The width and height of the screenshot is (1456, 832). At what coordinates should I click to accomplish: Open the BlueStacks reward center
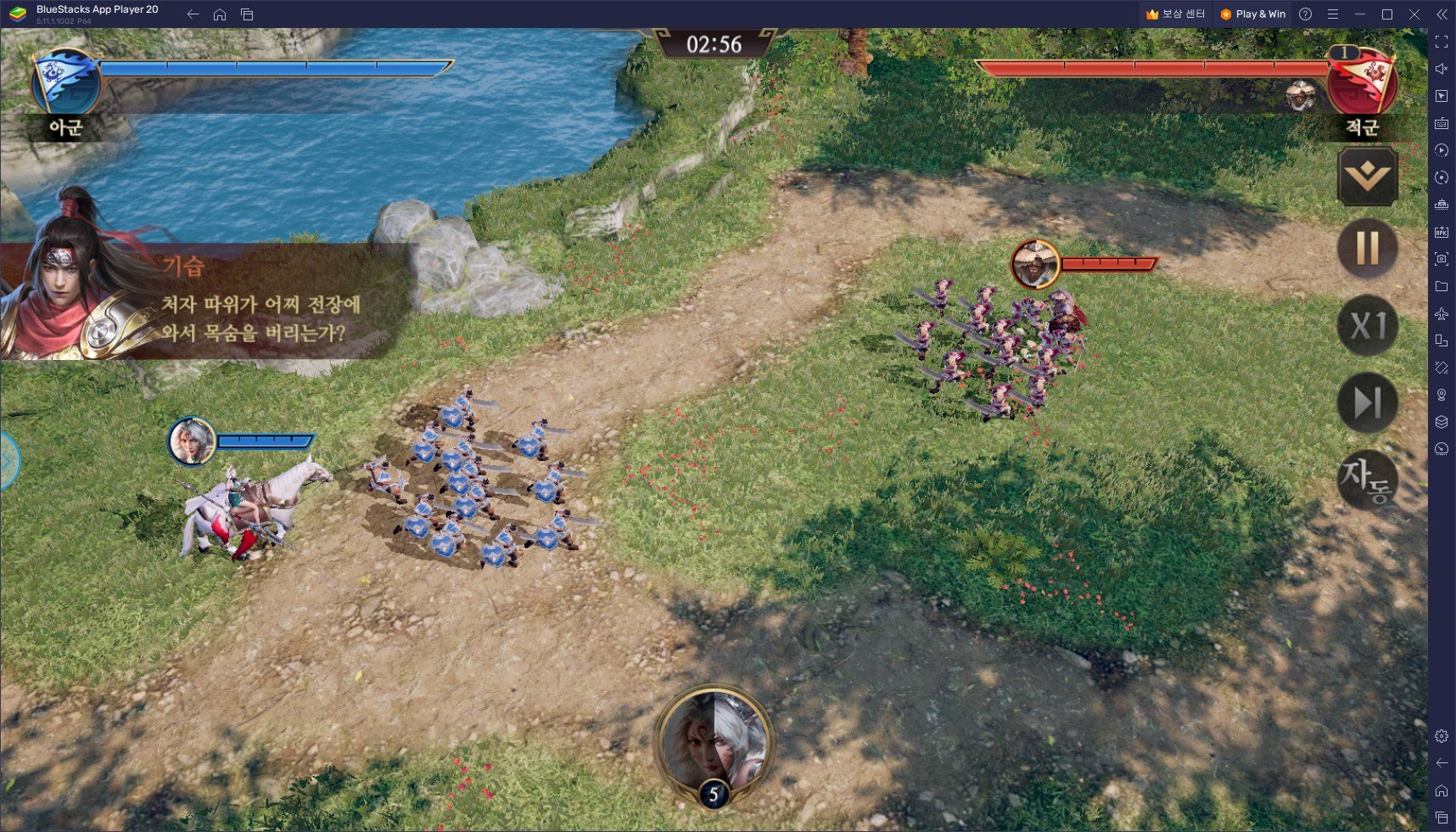click(1175, 14)
